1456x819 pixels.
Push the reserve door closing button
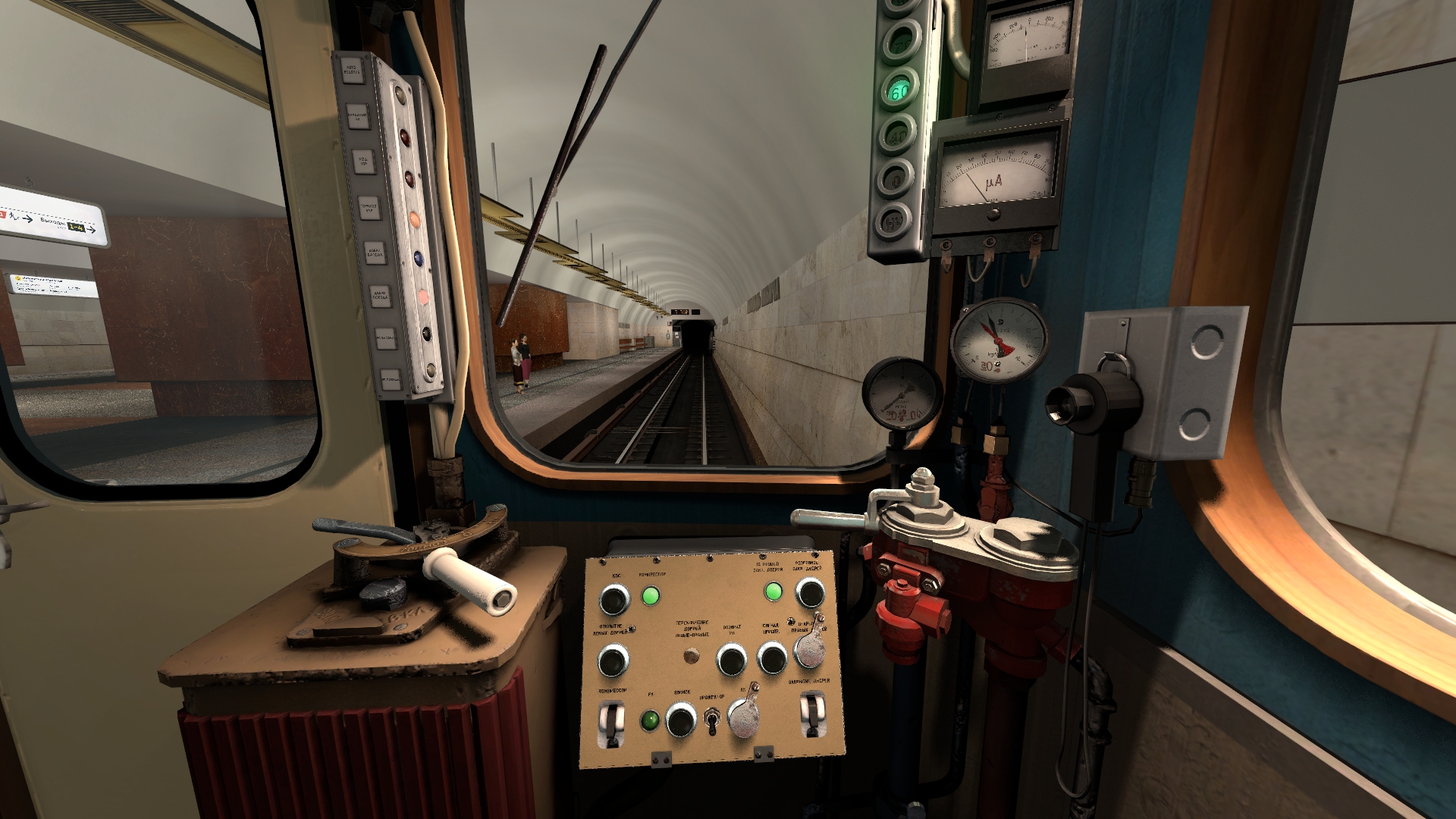coord(809,593)
